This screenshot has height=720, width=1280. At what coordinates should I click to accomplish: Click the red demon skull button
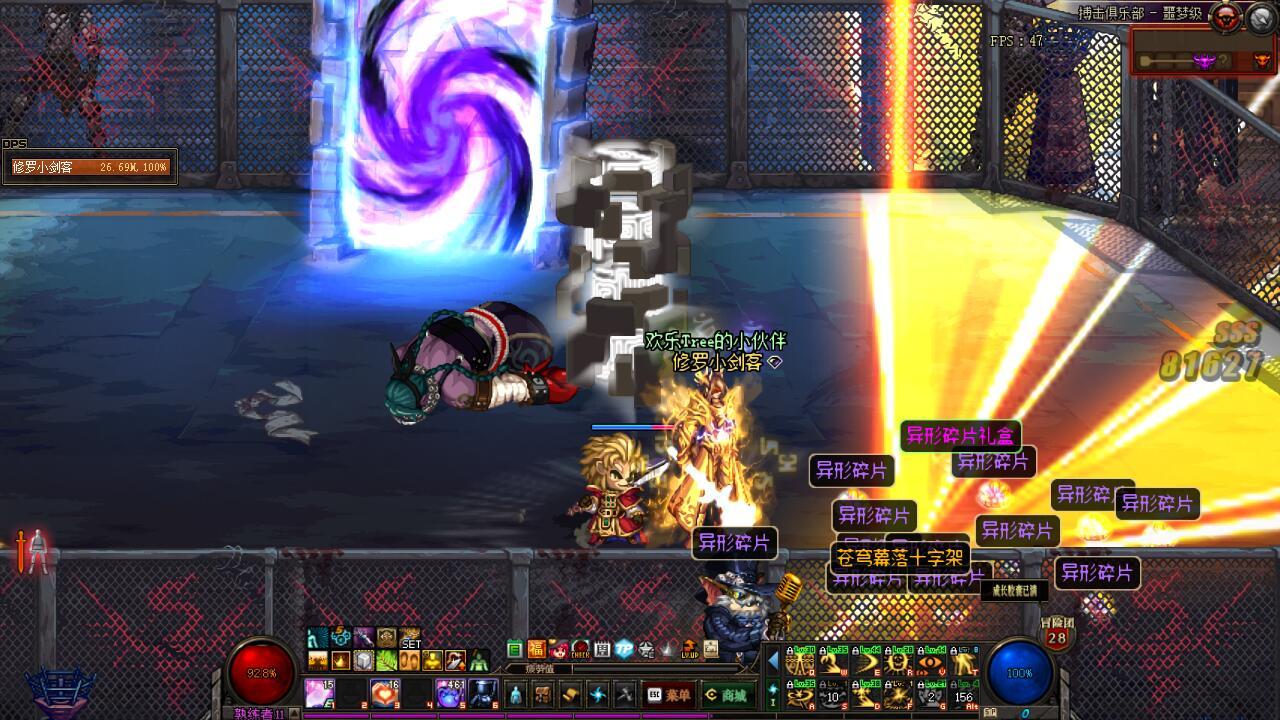point(1226,17)
